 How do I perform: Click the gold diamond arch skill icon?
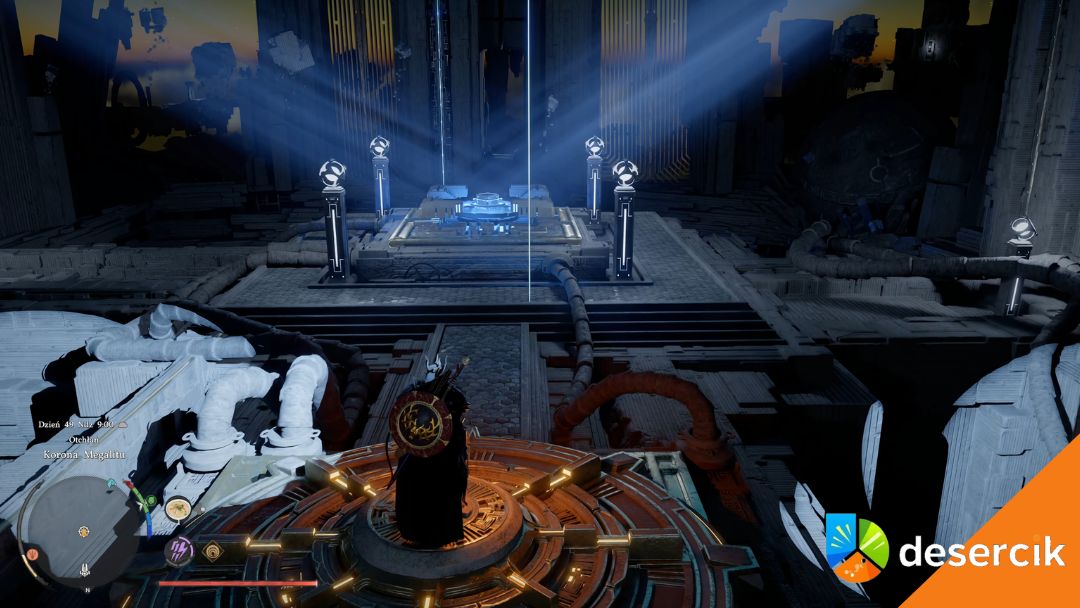(212, 550)
